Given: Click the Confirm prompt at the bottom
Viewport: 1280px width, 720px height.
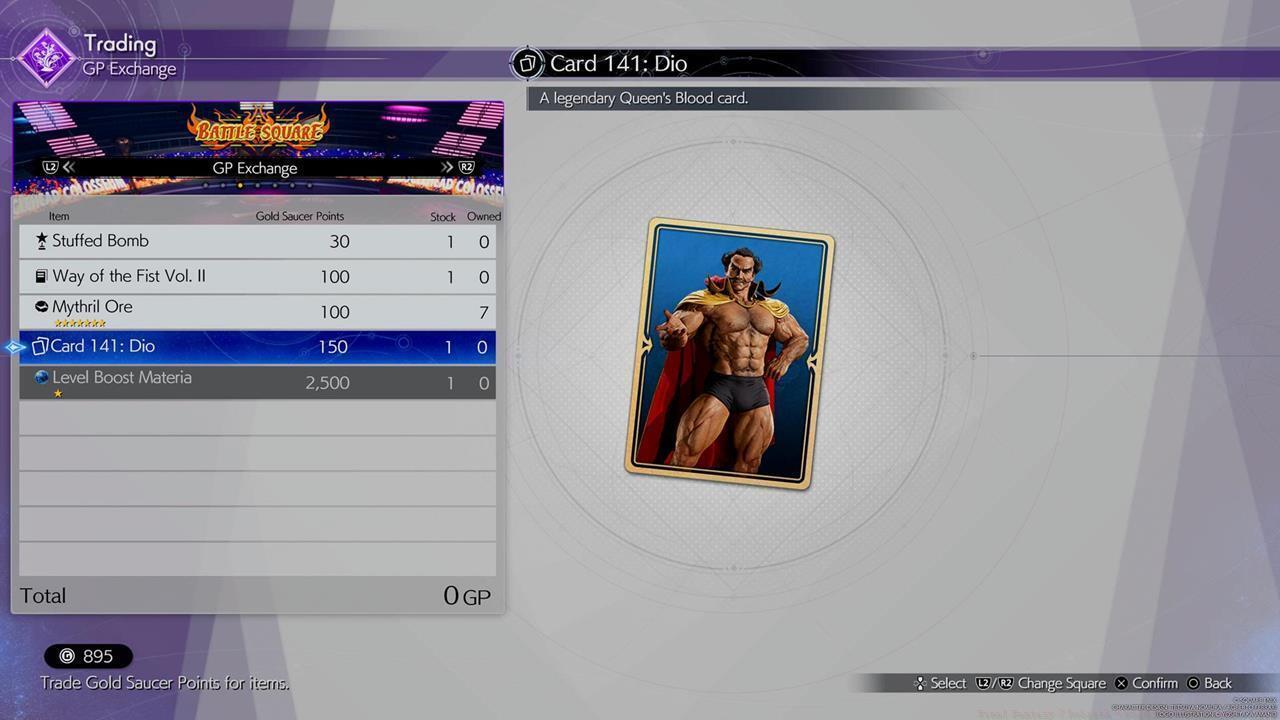Looking at the screenshot, I should [1145, 683].
